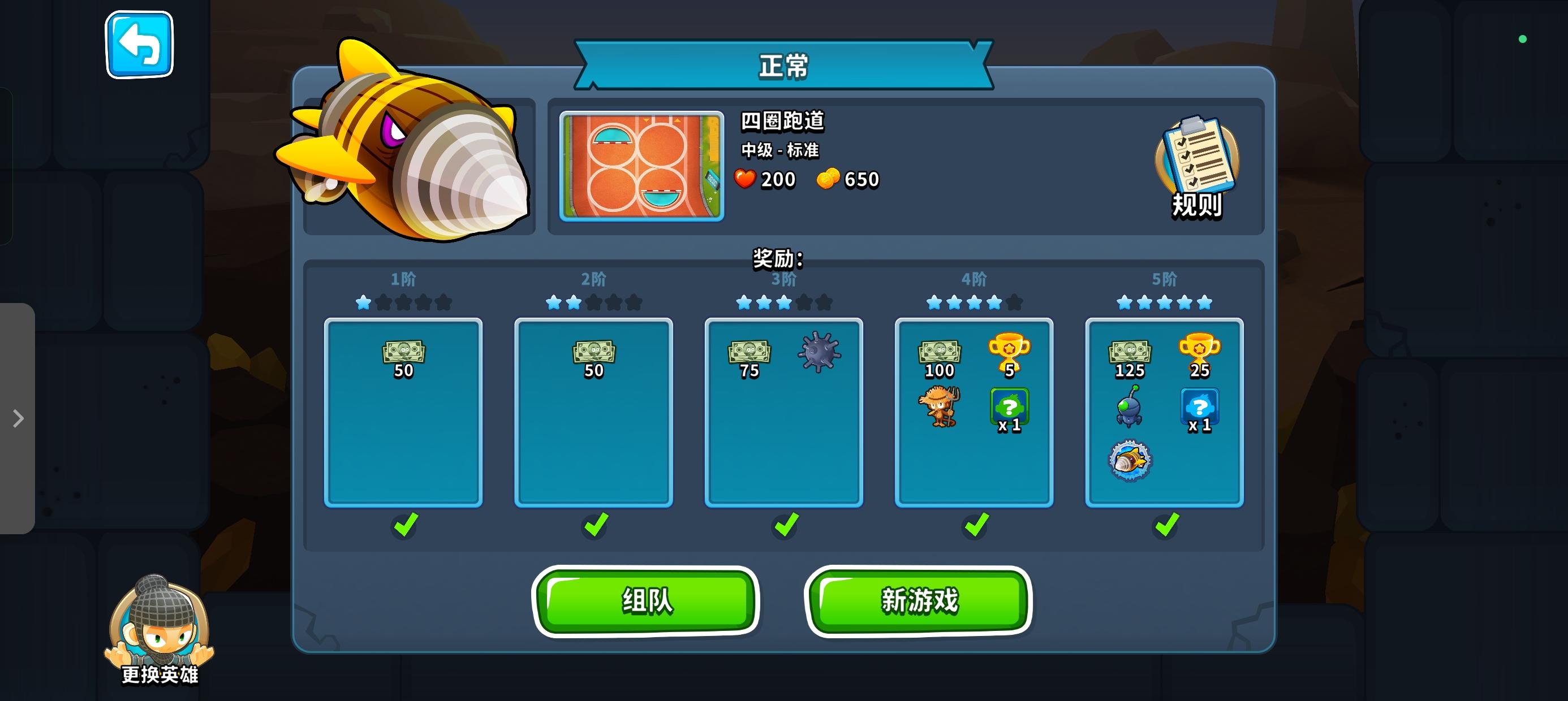Click the green checkmark under tier 3

[784, 525]
